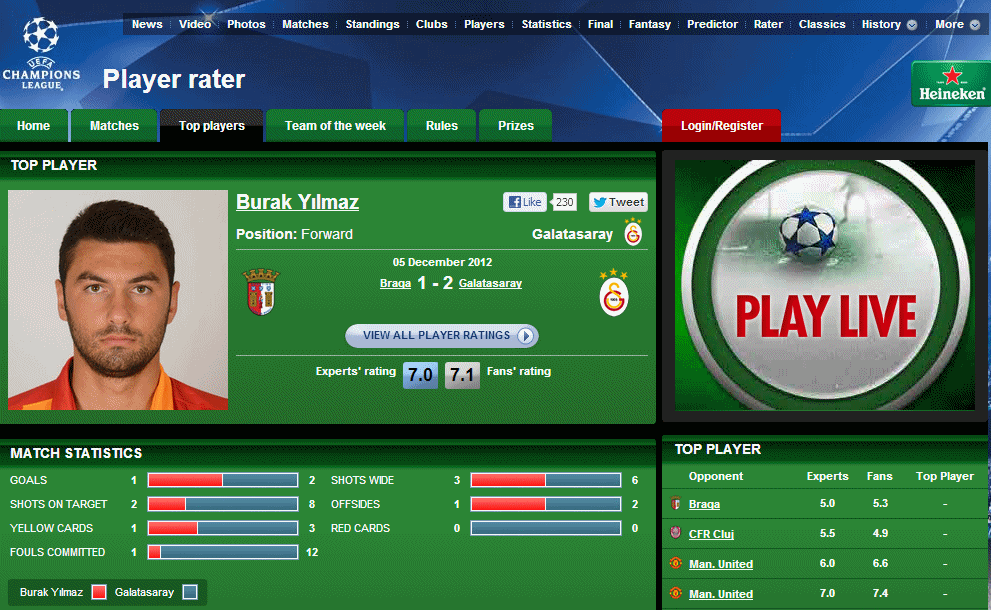Image resolution: width=991 pixels, height=610 pixels.
Task: Switch to the Home tab
Action: pos(33,126)
